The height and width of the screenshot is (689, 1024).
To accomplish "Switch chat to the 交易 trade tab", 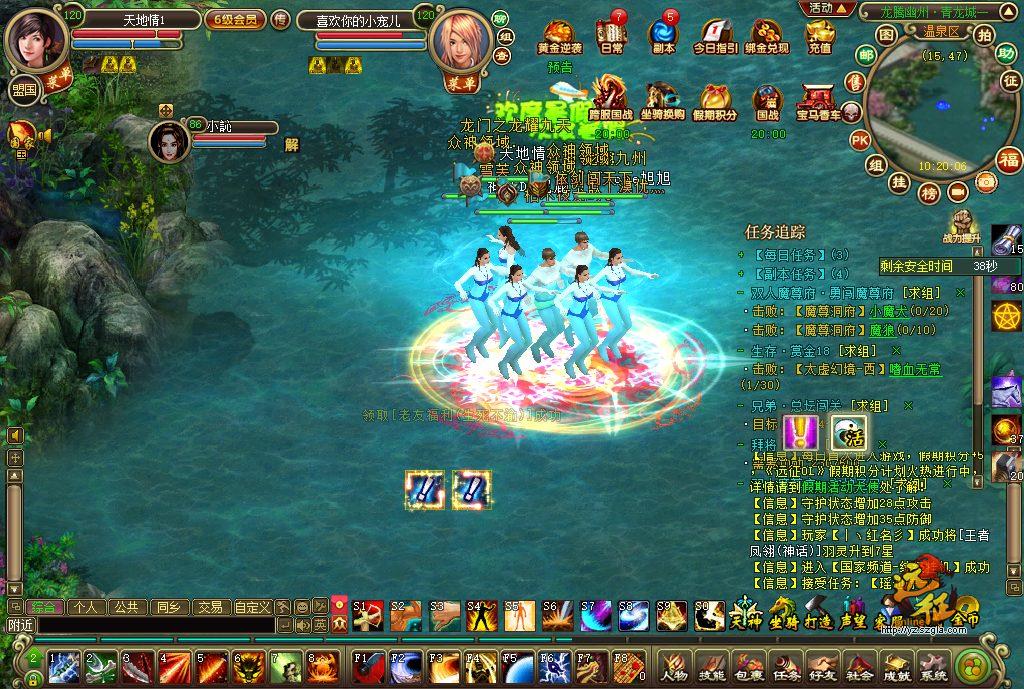I will (209, 606).
